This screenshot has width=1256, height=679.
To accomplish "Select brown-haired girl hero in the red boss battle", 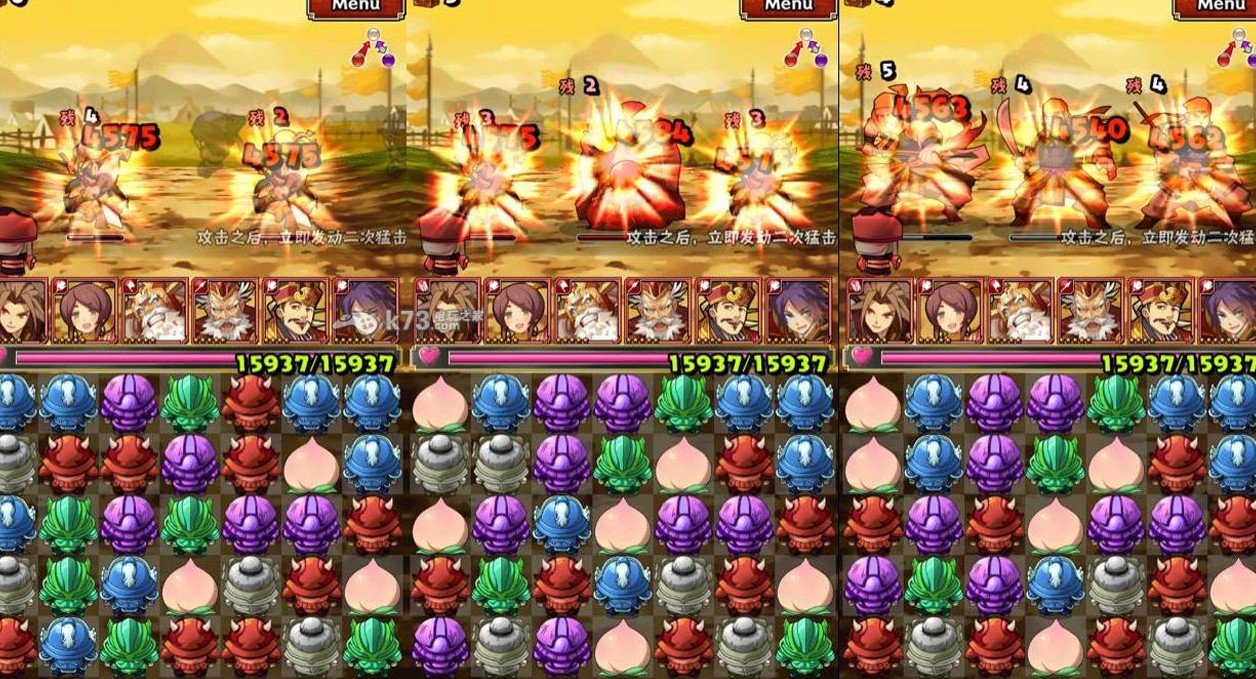I will tap(516, 311).
